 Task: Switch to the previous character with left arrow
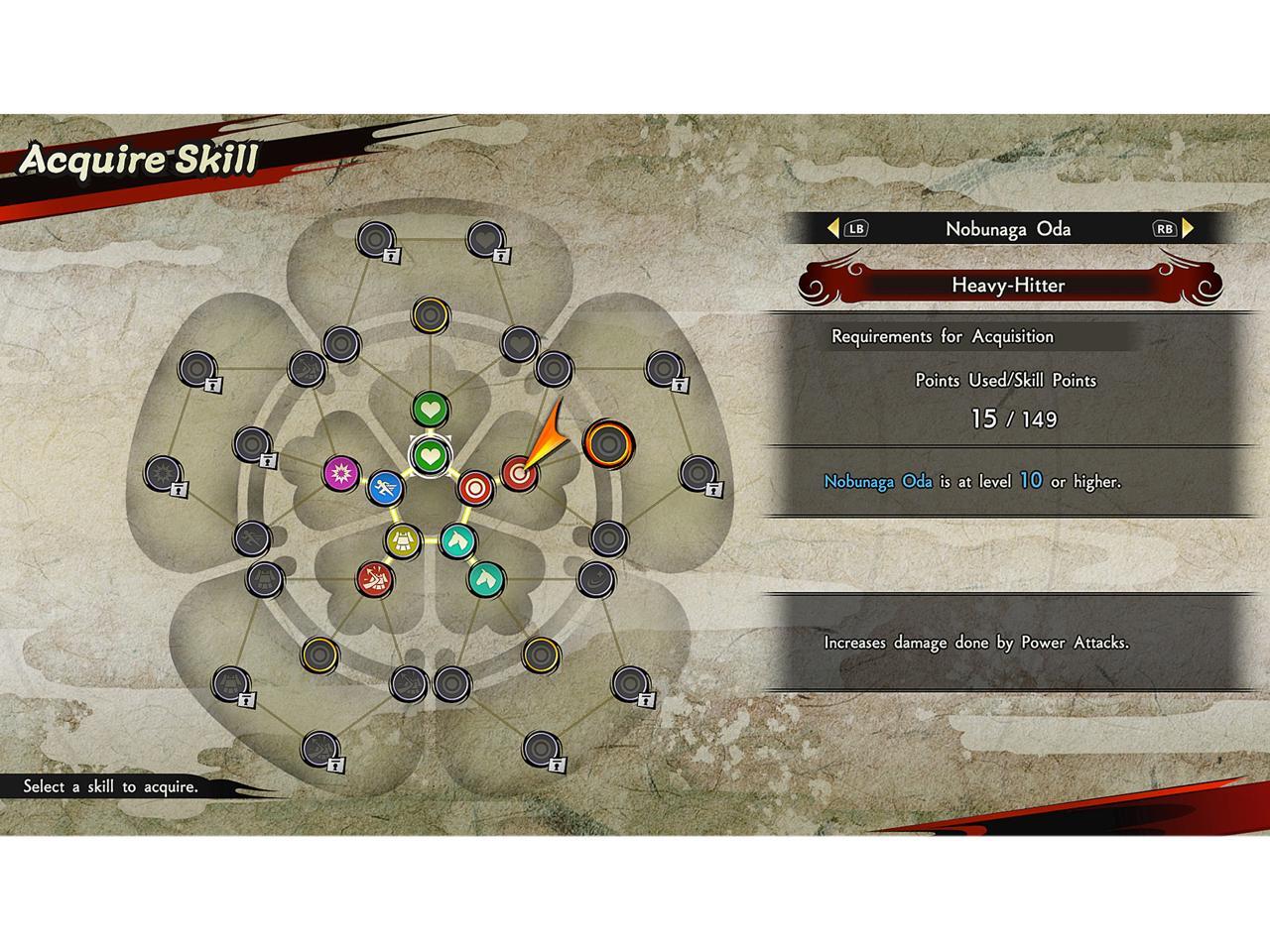pyautogui.click(x=833, y=228)
